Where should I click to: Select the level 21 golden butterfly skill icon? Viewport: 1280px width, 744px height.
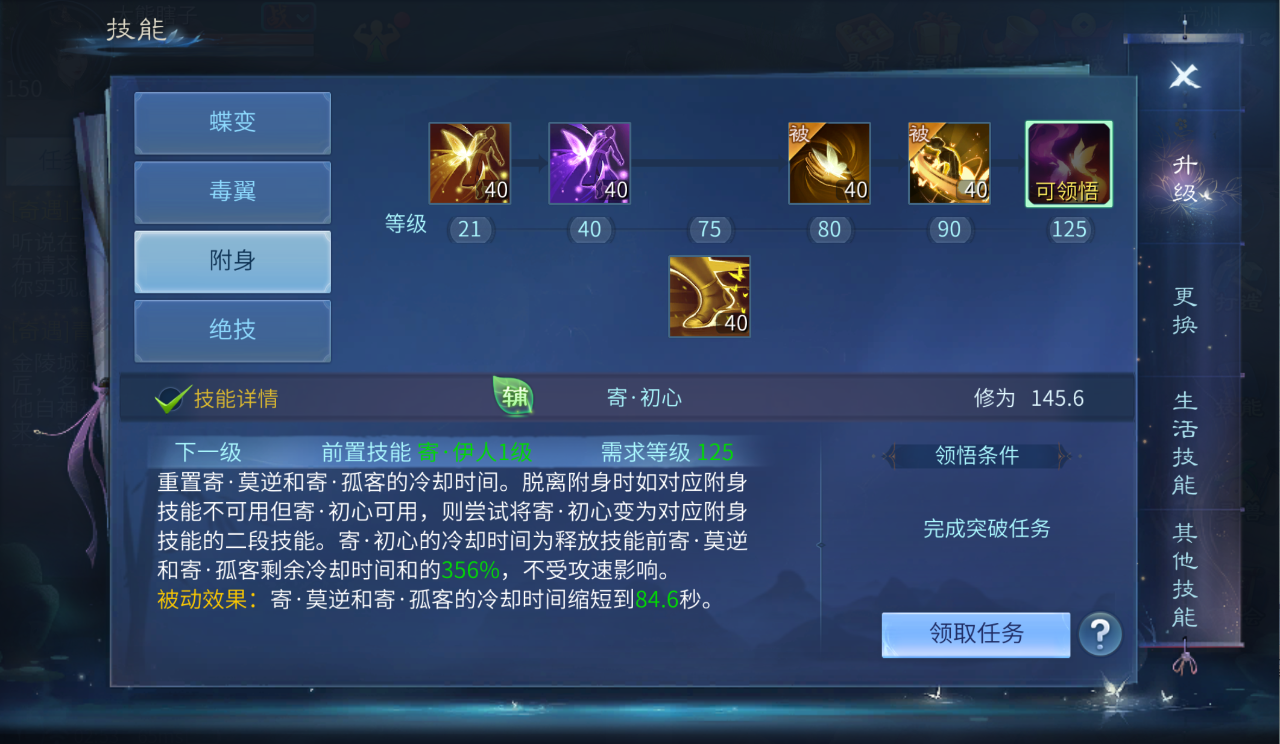tap(469, 162)
